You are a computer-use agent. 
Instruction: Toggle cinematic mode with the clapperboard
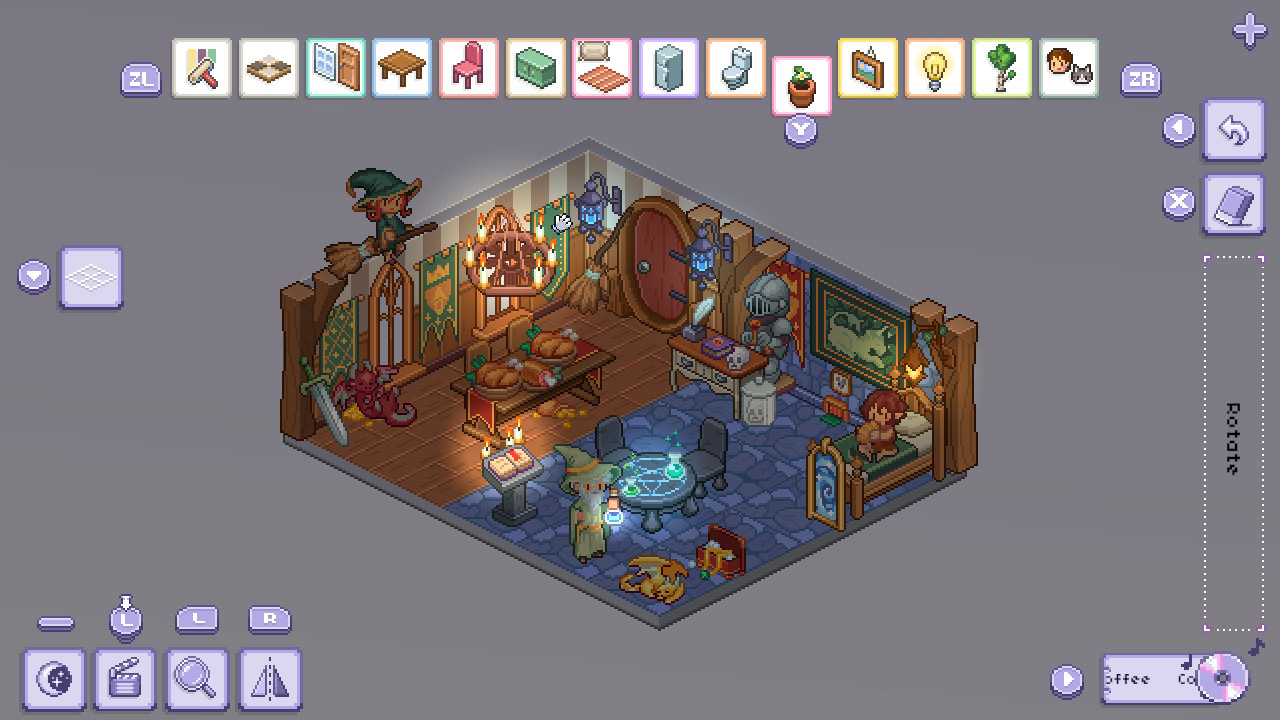[125, 682]
